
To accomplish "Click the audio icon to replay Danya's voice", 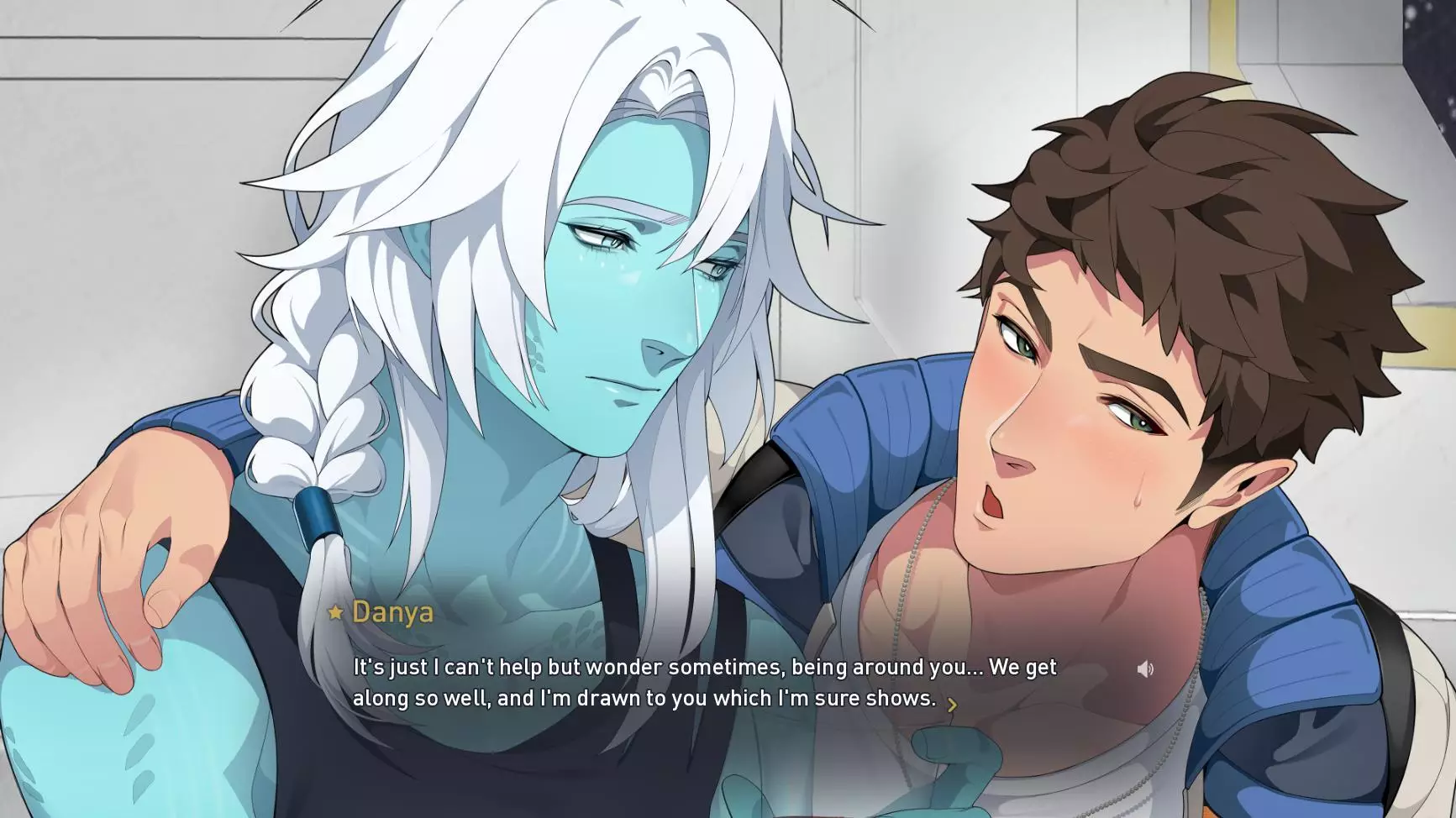I will click(x=1146, y=668).
